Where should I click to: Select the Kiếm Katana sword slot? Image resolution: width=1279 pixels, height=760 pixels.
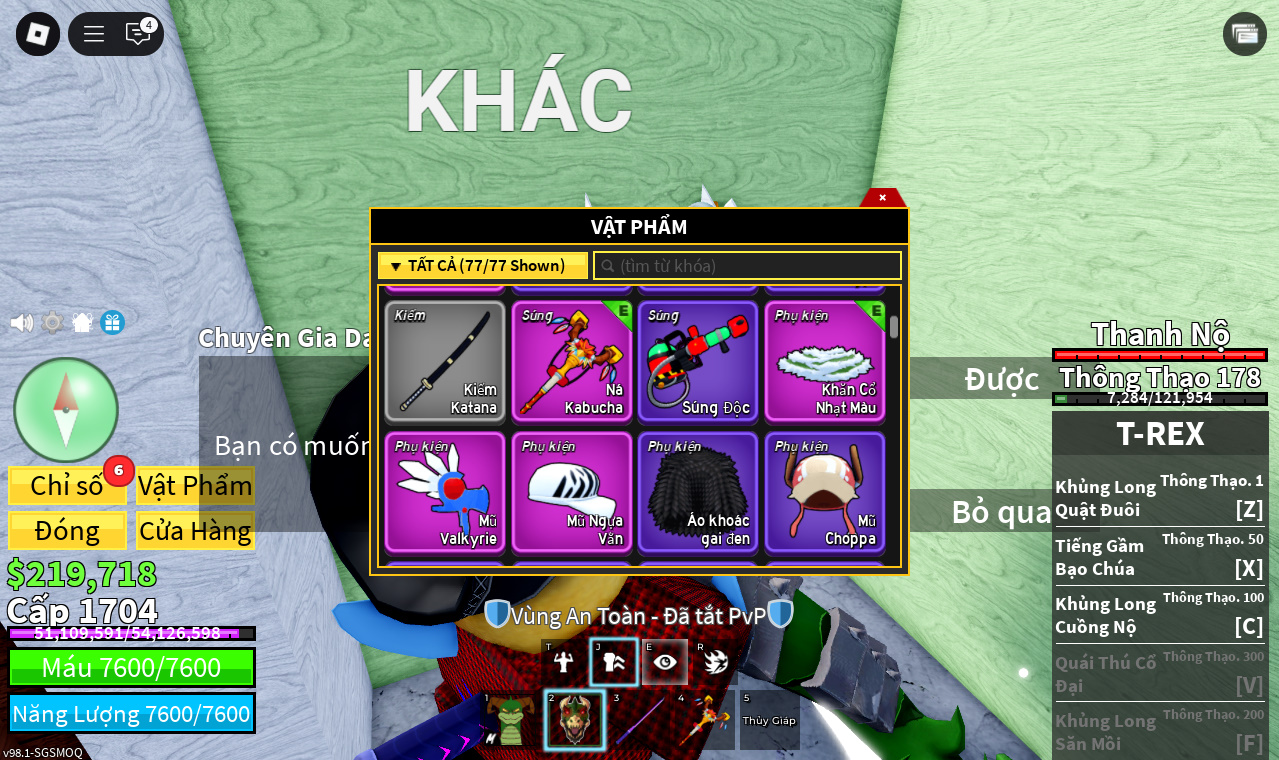click(445, 361)
